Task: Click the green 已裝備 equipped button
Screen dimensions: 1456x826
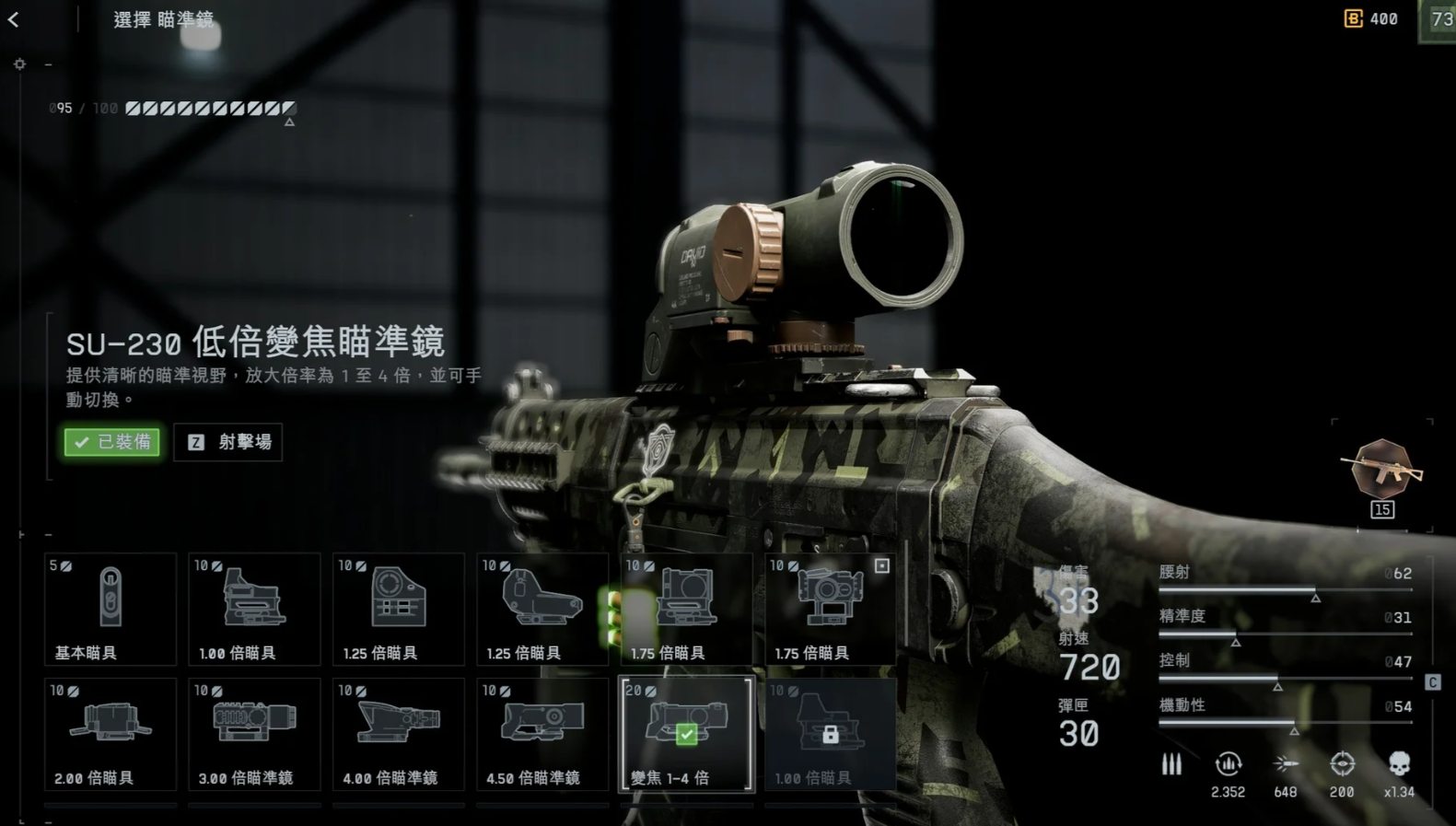Action: click(x=112, y=442)
